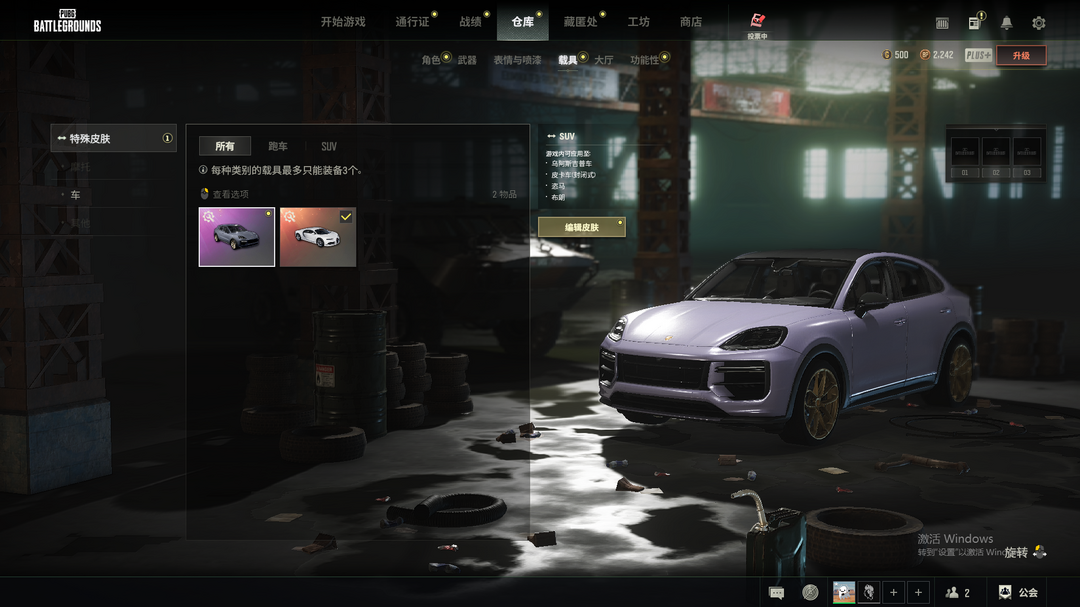This screenshot has width=1080, height=607.
Task: Open notifications bell icon
Action: 1007,23
